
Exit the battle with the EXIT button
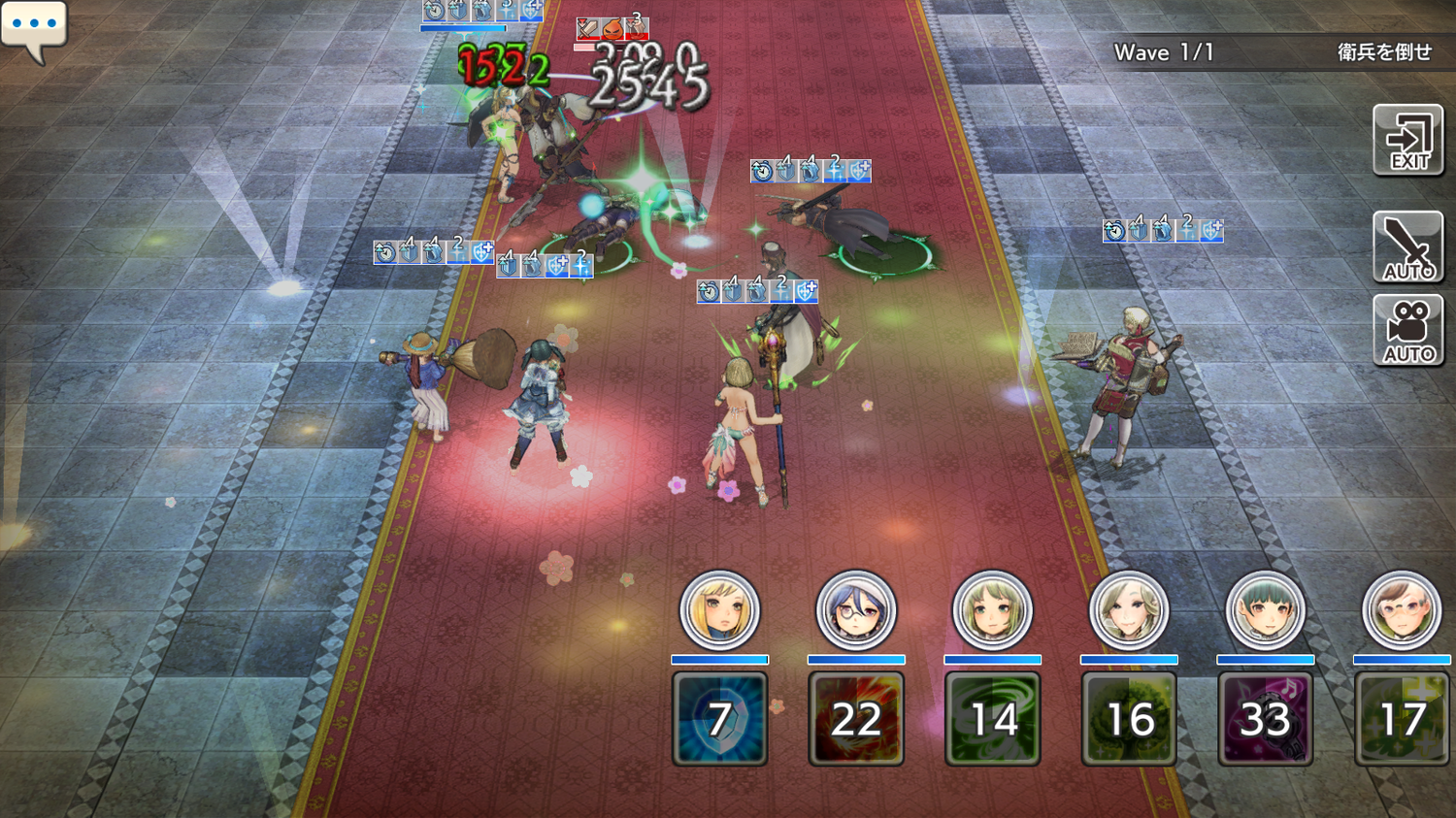[x=1407, y=141]
